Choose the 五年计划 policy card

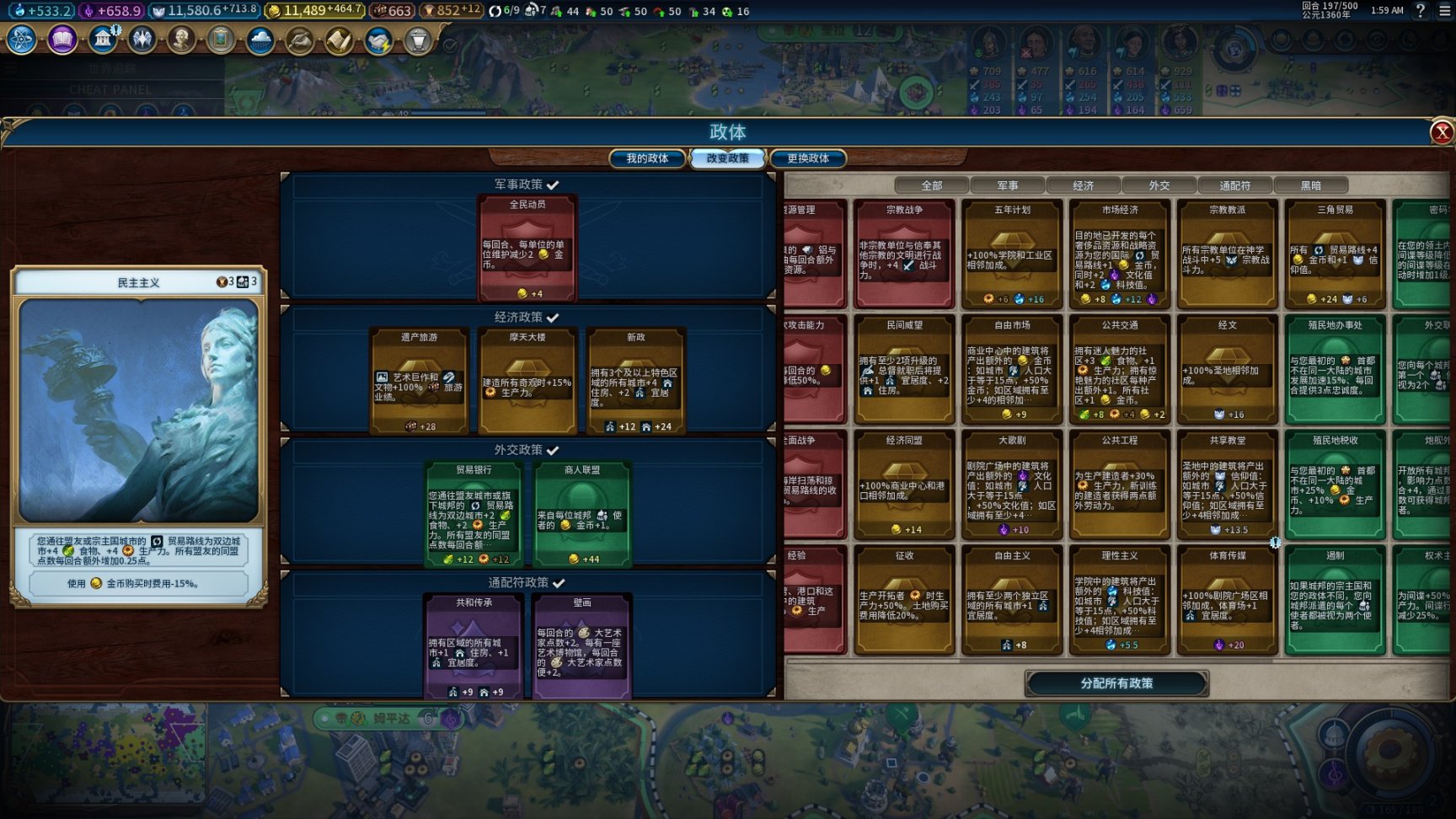click(1012, 254)
